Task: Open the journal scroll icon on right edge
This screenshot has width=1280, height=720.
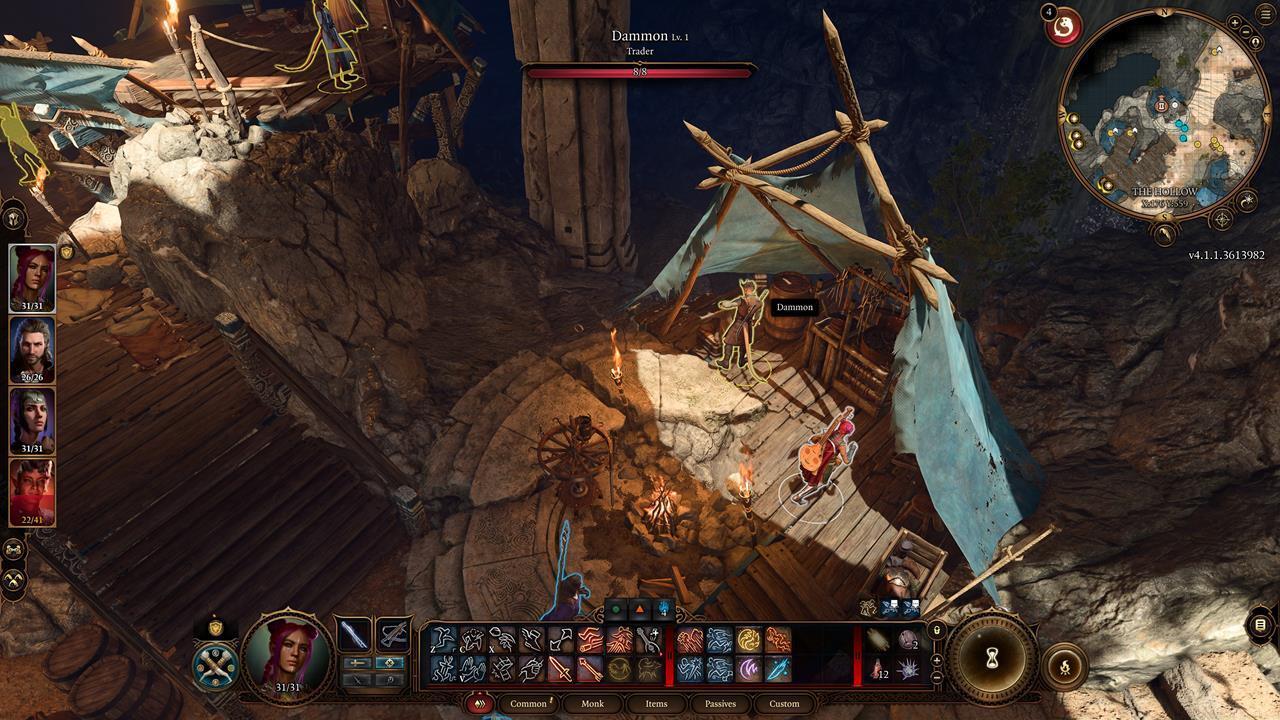Action: (1260, 626)
